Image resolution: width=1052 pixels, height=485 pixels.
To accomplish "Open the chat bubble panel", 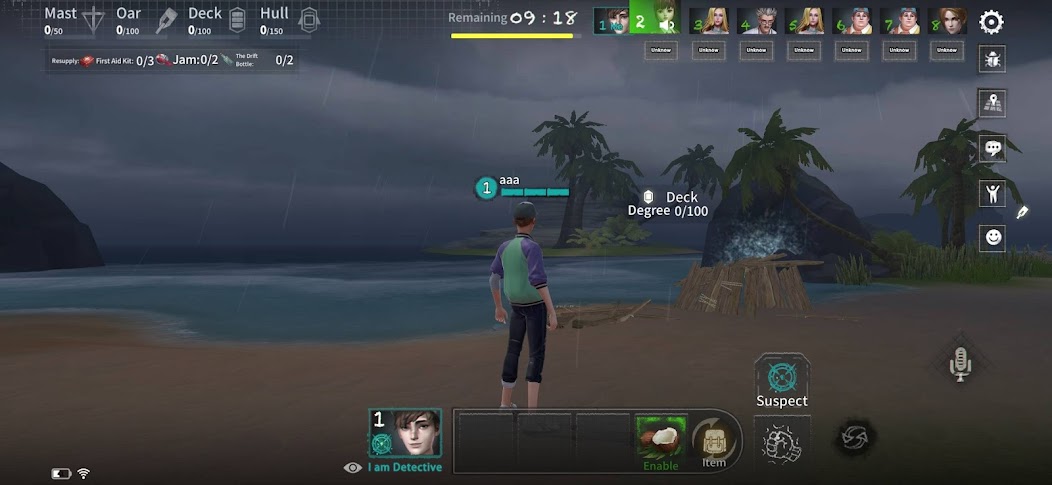I will pos(993,148).
